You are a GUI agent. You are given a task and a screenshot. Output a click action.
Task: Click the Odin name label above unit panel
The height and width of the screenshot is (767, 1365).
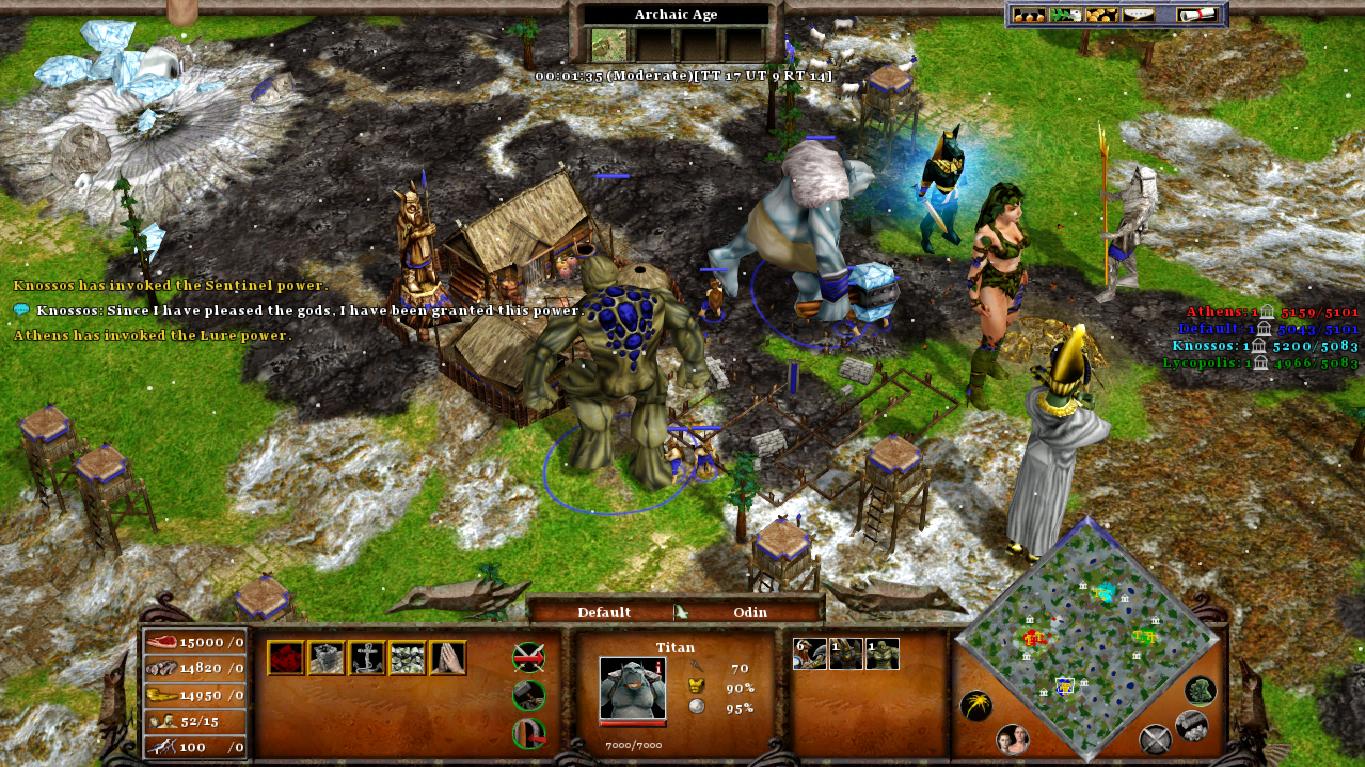[x=752, y=612]
